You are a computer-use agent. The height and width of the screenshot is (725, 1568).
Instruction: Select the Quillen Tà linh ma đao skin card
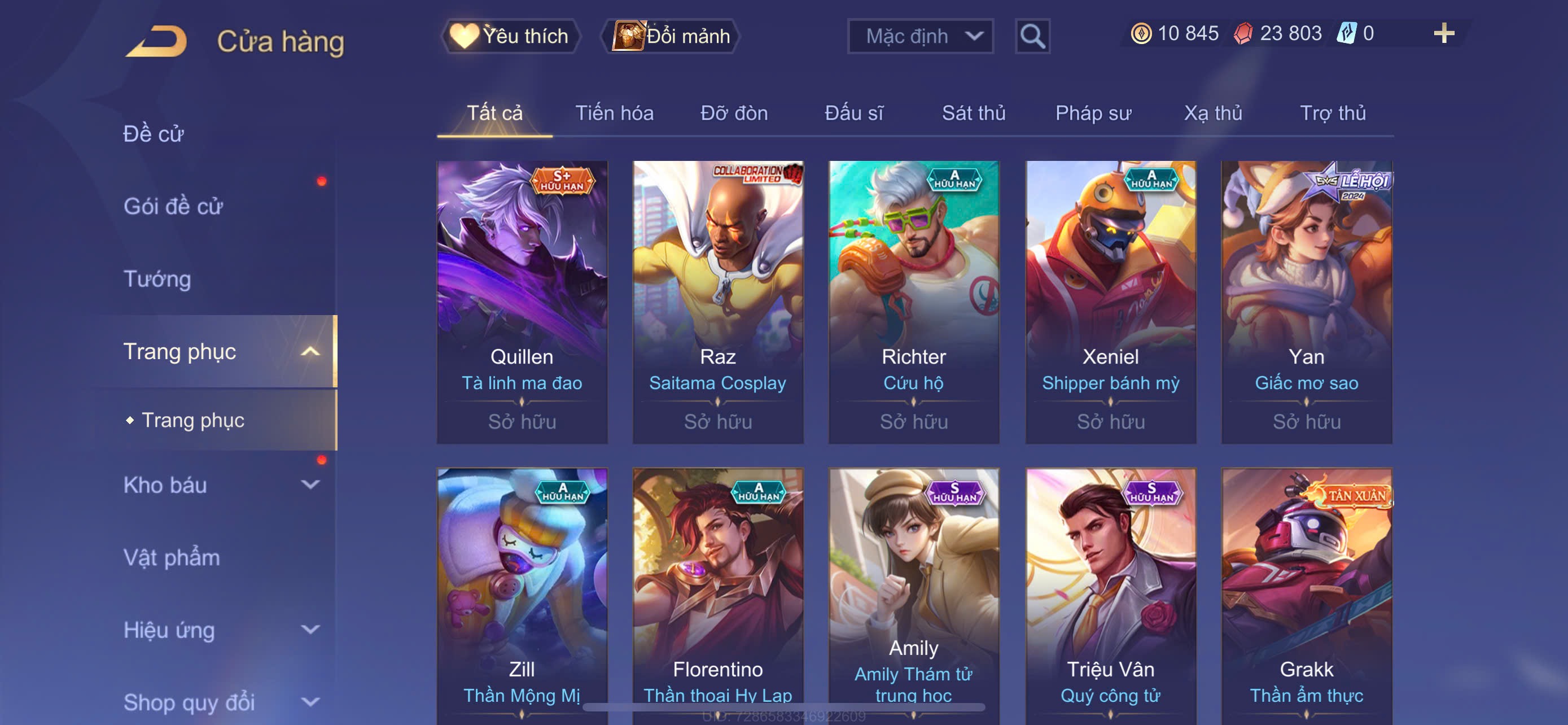coord(522,302)
